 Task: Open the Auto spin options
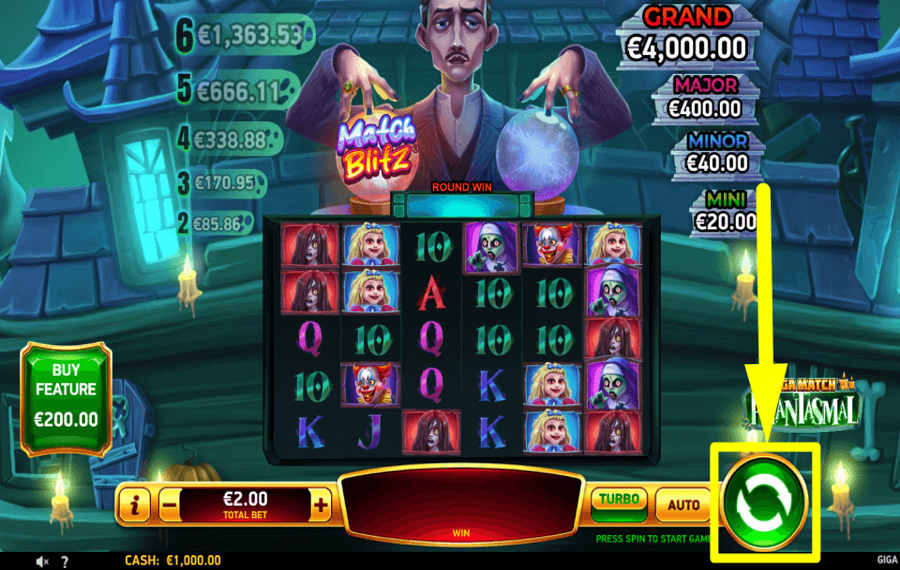(x=683, y=505)
